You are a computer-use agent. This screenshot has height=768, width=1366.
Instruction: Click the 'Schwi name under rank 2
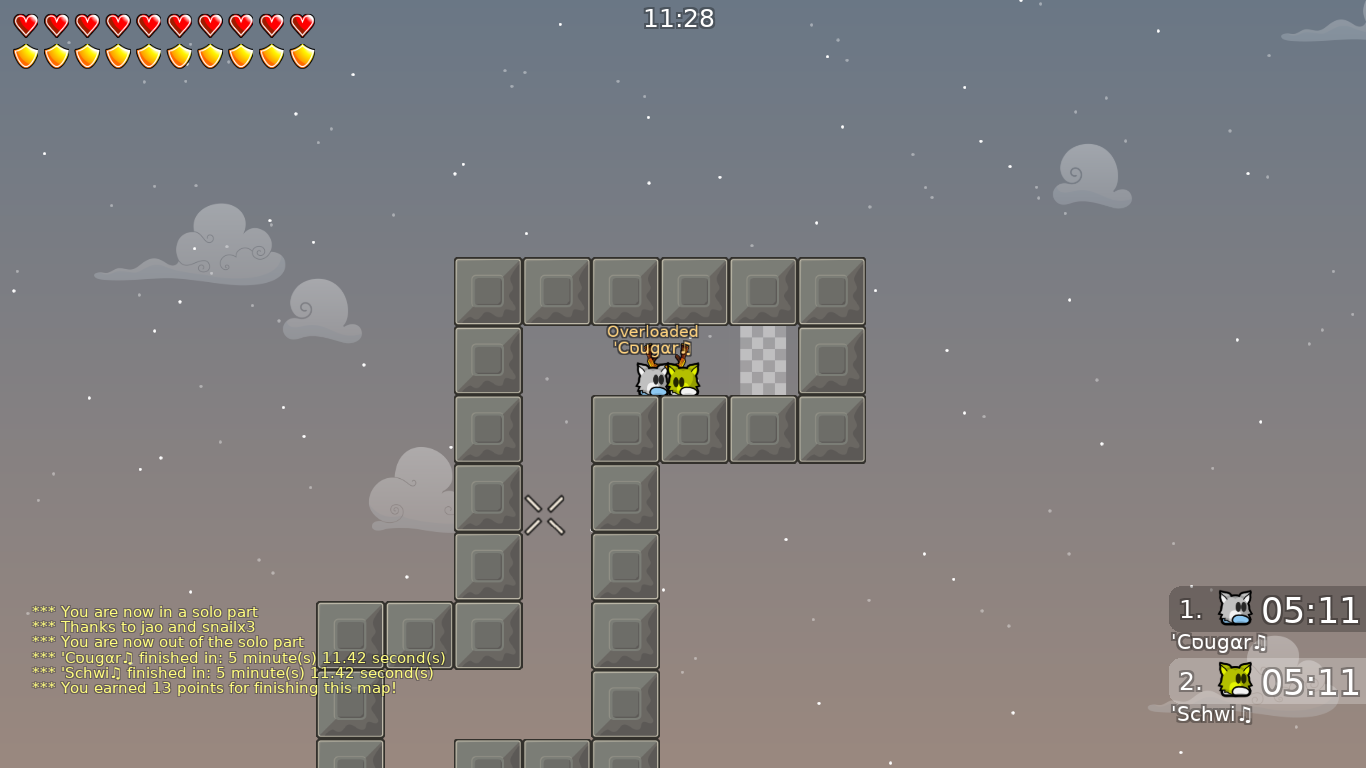pyautogui.click(x=1213, y=715)
